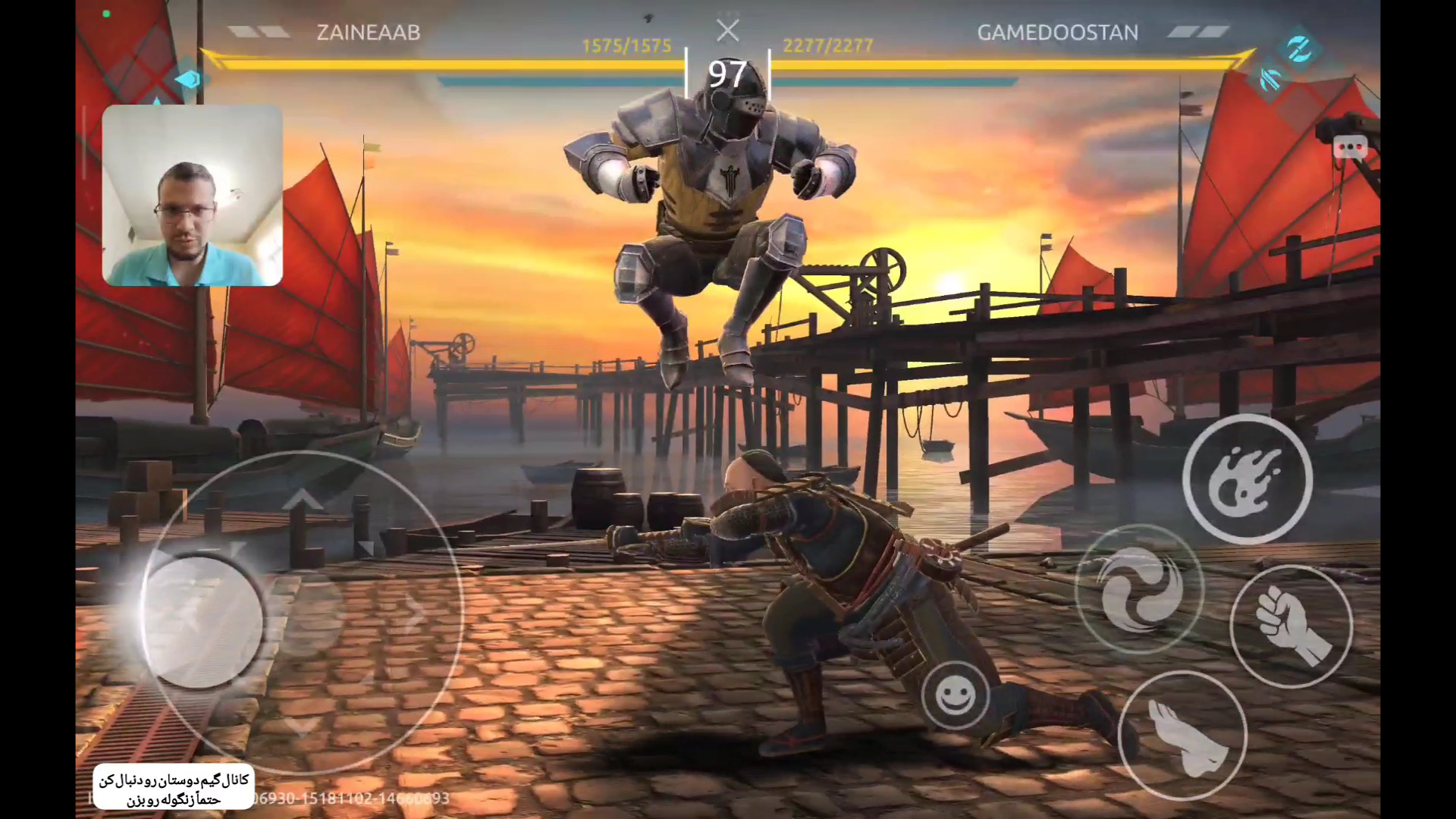Tap the crossed swords pause icon
This screenshot has height=819, width=1456.
click(727, 31)
